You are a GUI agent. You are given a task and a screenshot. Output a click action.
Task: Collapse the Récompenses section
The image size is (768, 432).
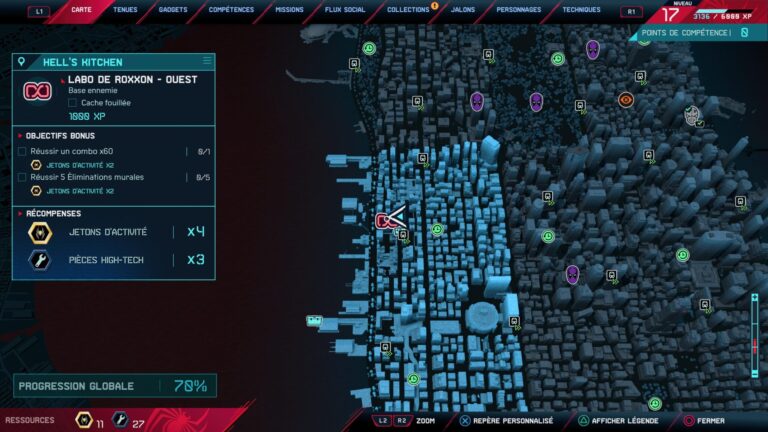tap(21, 213)
